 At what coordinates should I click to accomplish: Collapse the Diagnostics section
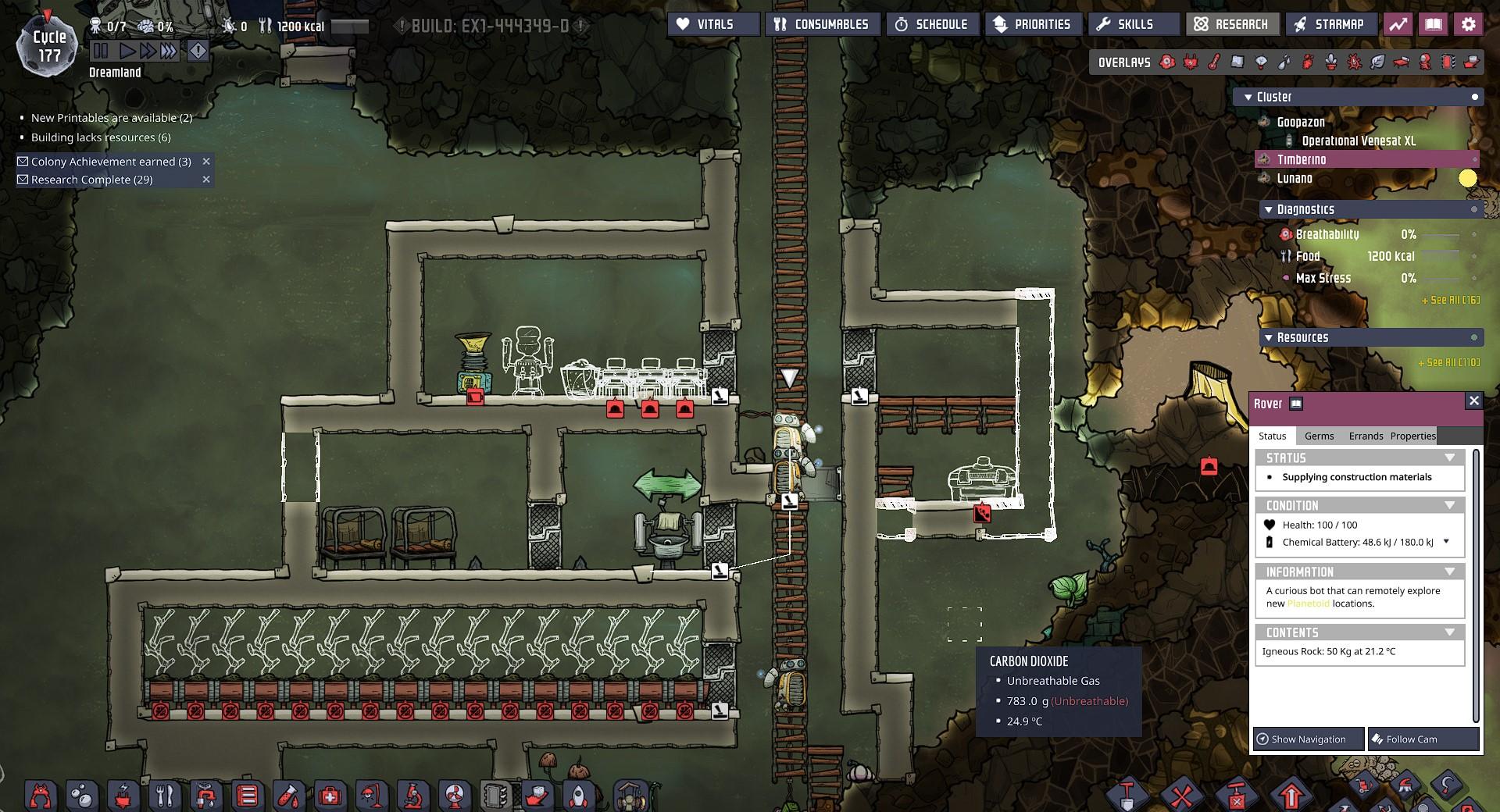click(1268, 209)
